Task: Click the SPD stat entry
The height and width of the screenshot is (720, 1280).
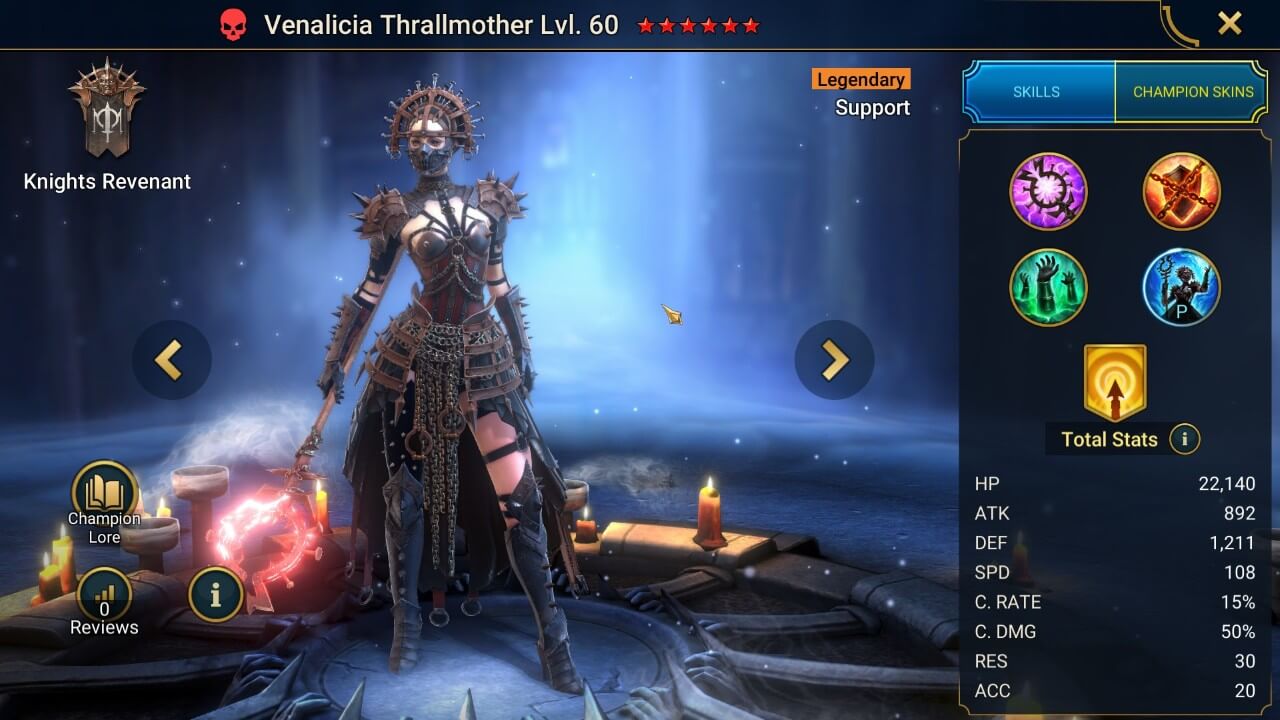Action: 1120,573
